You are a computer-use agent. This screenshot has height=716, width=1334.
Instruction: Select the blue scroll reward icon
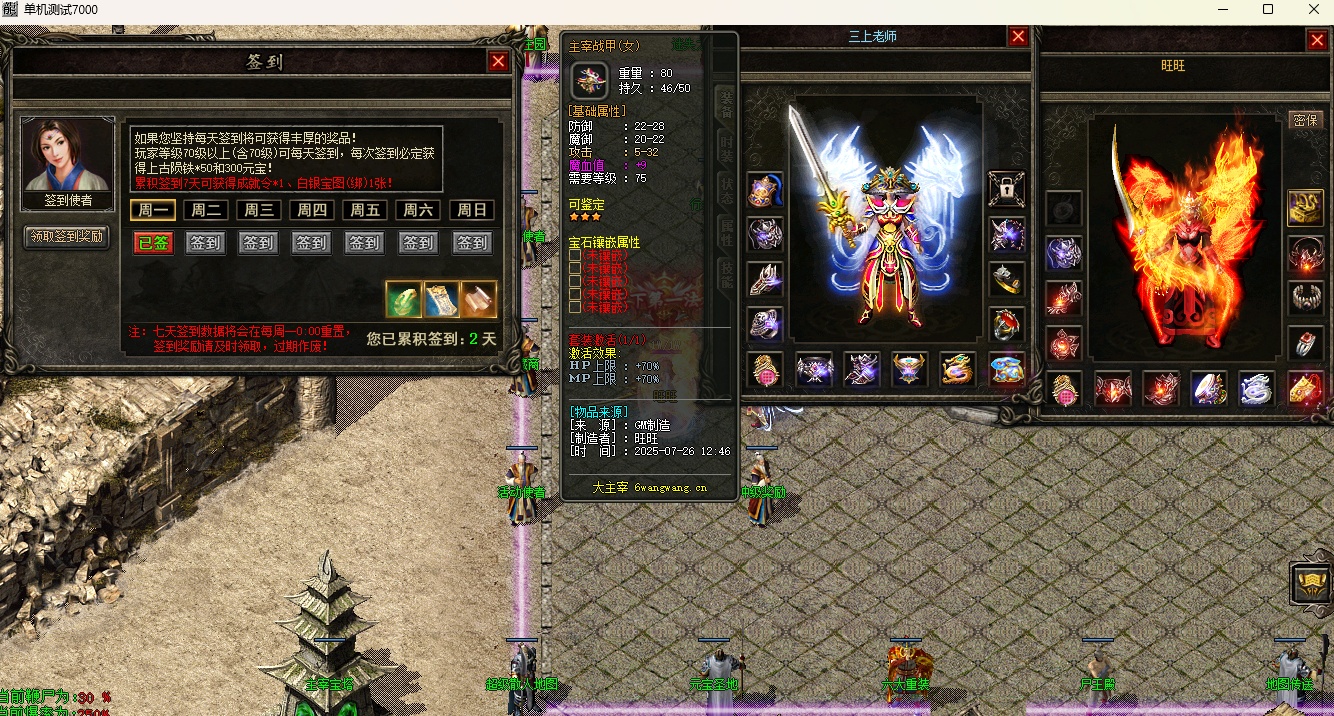coord(441,299)
